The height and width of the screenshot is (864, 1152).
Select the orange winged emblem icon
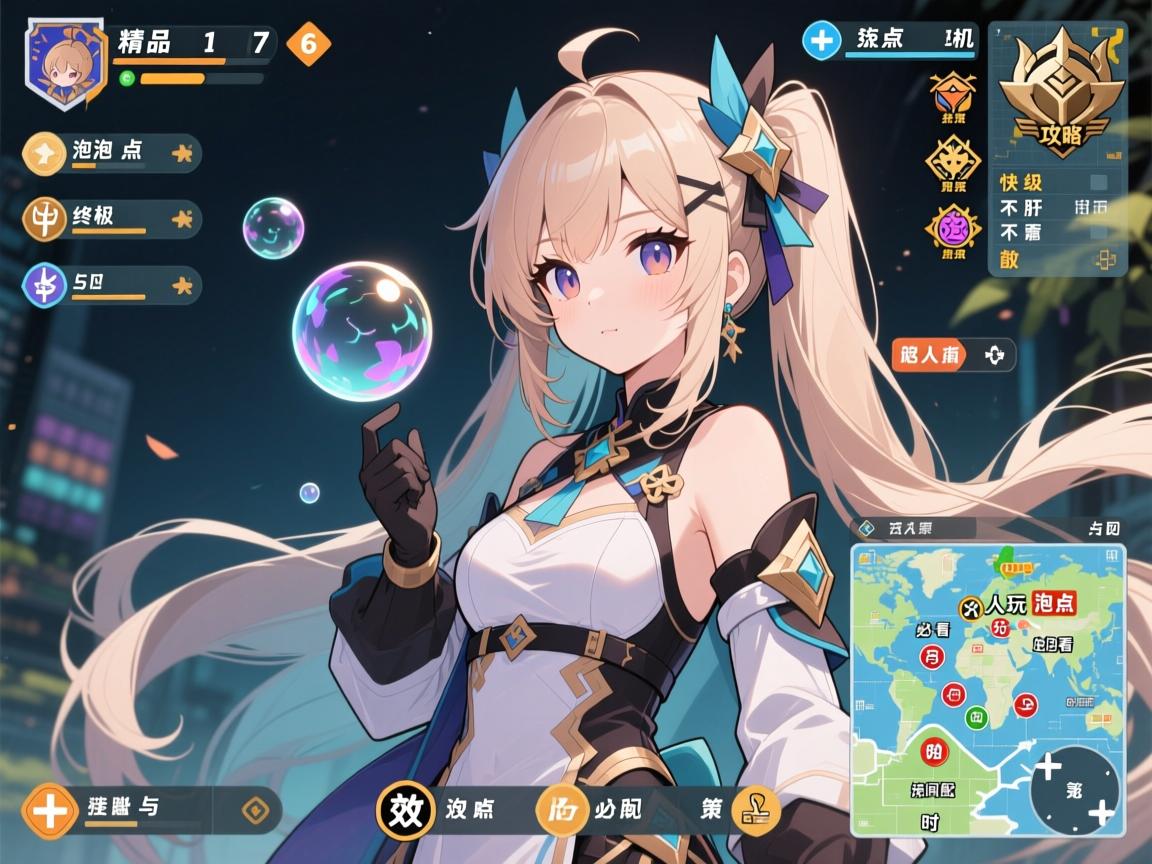[x=952, y=96]
